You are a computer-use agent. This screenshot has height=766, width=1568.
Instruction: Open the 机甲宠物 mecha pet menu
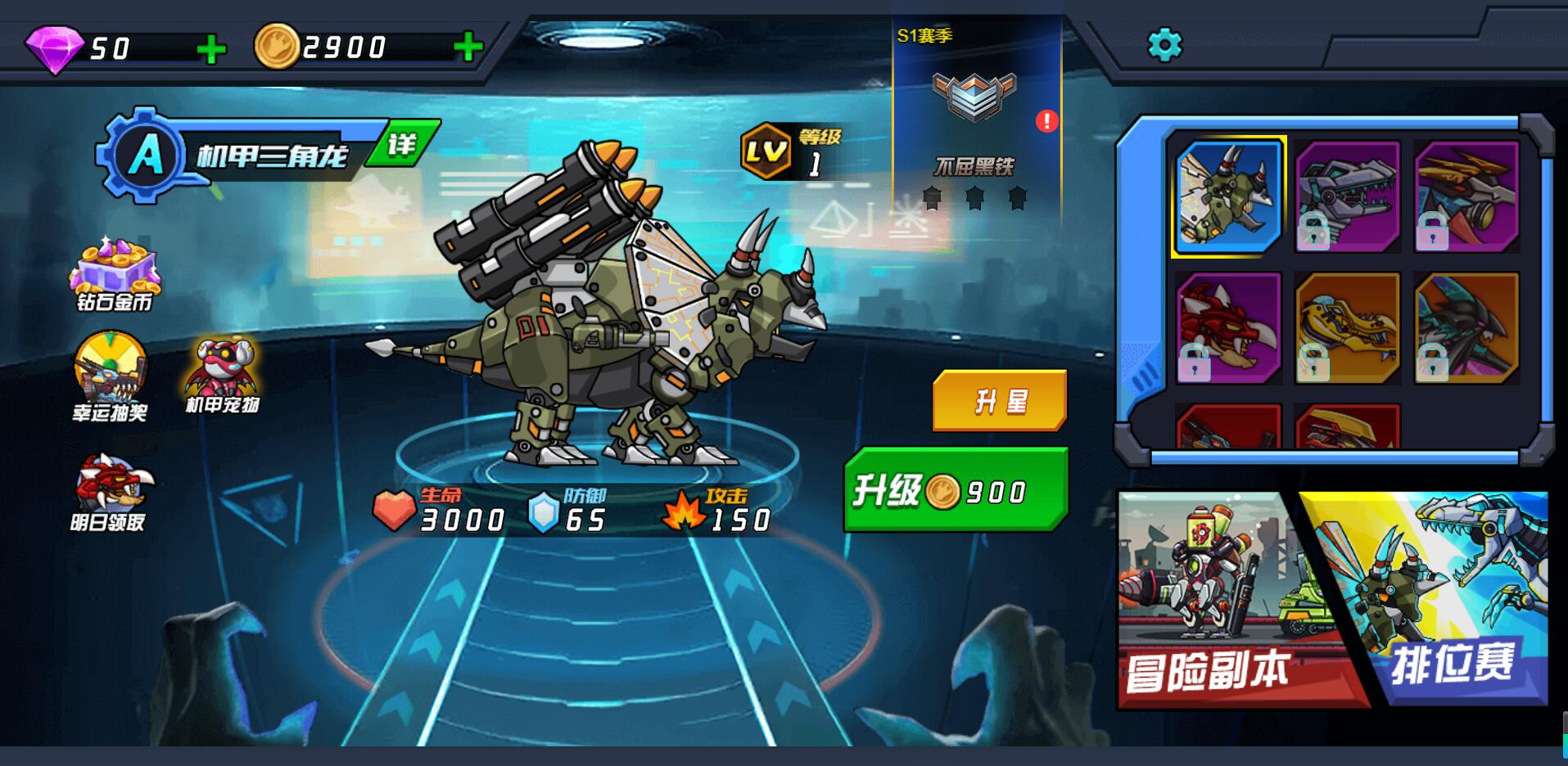(222, 374)
